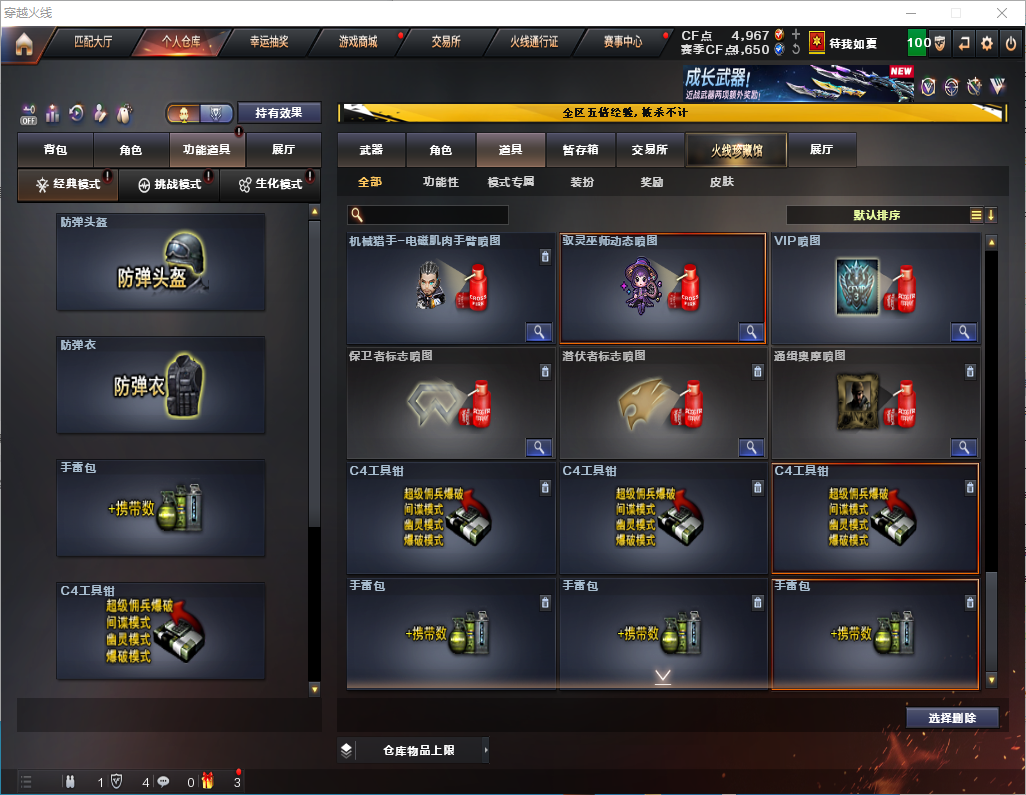Image resolution: width=1026 pixels, height=795 pixels.
Task: Go to the home lobby icon
Action: (x=24, y=43)
